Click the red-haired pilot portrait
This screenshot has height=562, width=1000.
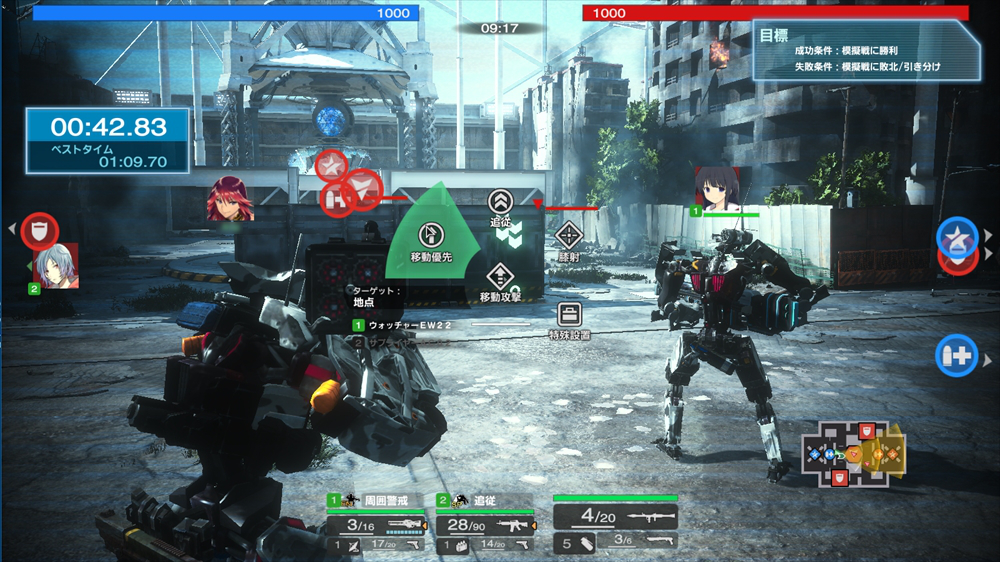tap(230, 199)
